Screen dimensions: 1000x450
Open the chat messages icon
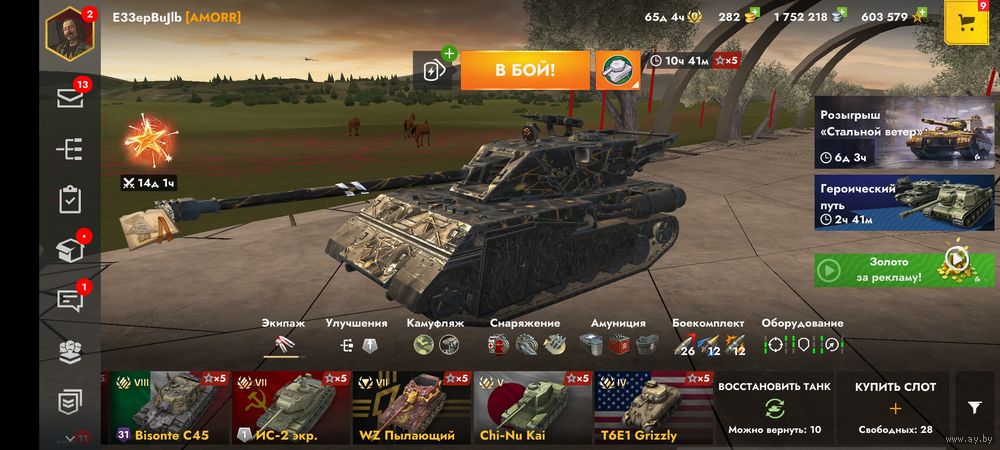pos(69,300)
